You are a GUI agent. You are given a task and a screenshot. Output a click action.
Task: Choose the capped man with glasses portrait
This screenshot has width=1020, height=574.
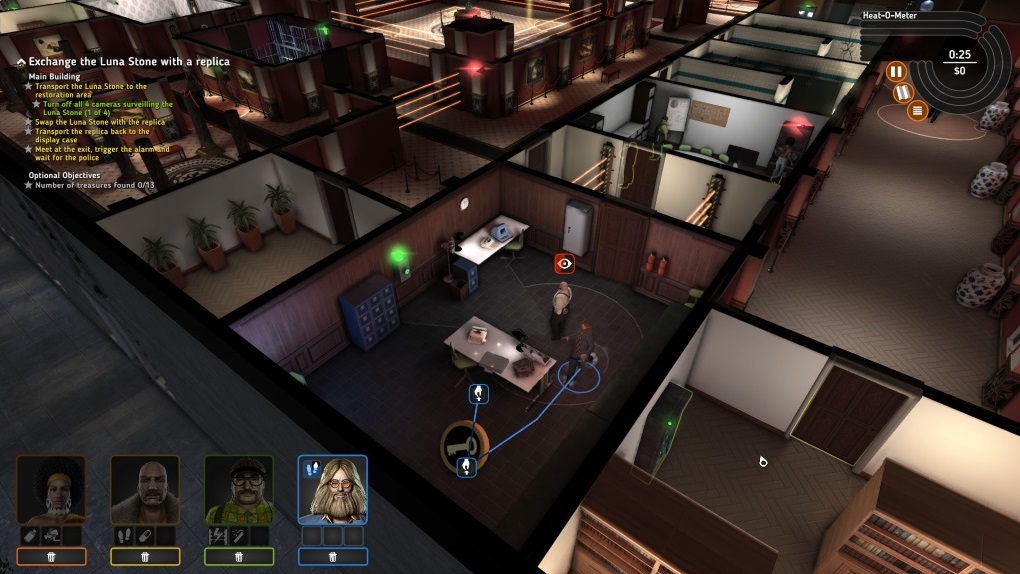(x=239, y=490)
